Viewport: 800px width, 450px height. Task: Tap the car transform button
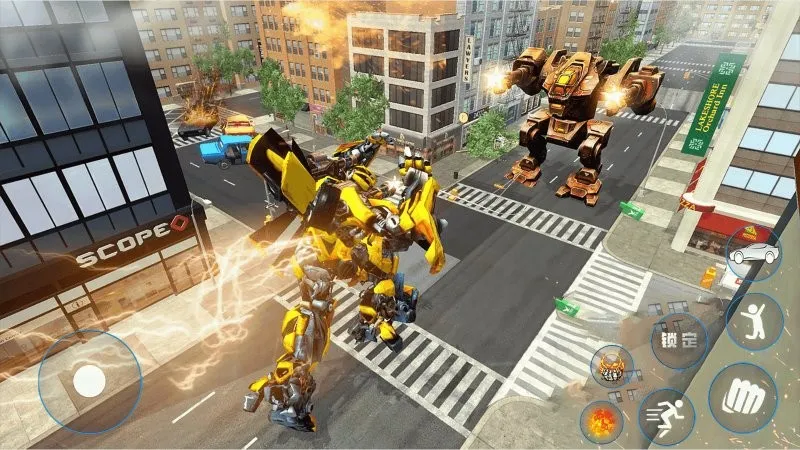tap(754, 255)
